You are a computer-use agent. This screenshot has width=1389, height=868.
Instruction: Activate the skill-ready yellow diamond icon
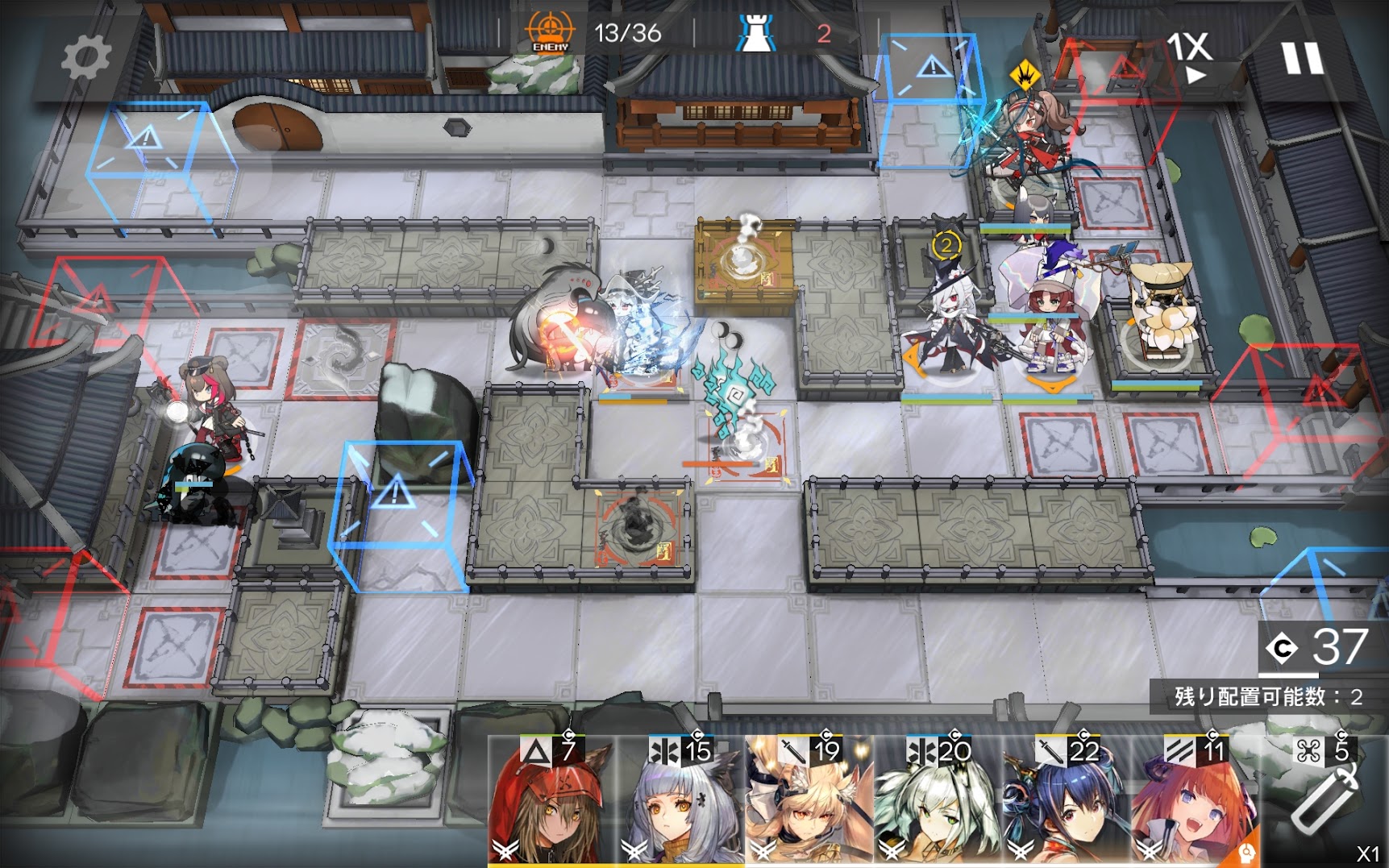[1025, 76]
